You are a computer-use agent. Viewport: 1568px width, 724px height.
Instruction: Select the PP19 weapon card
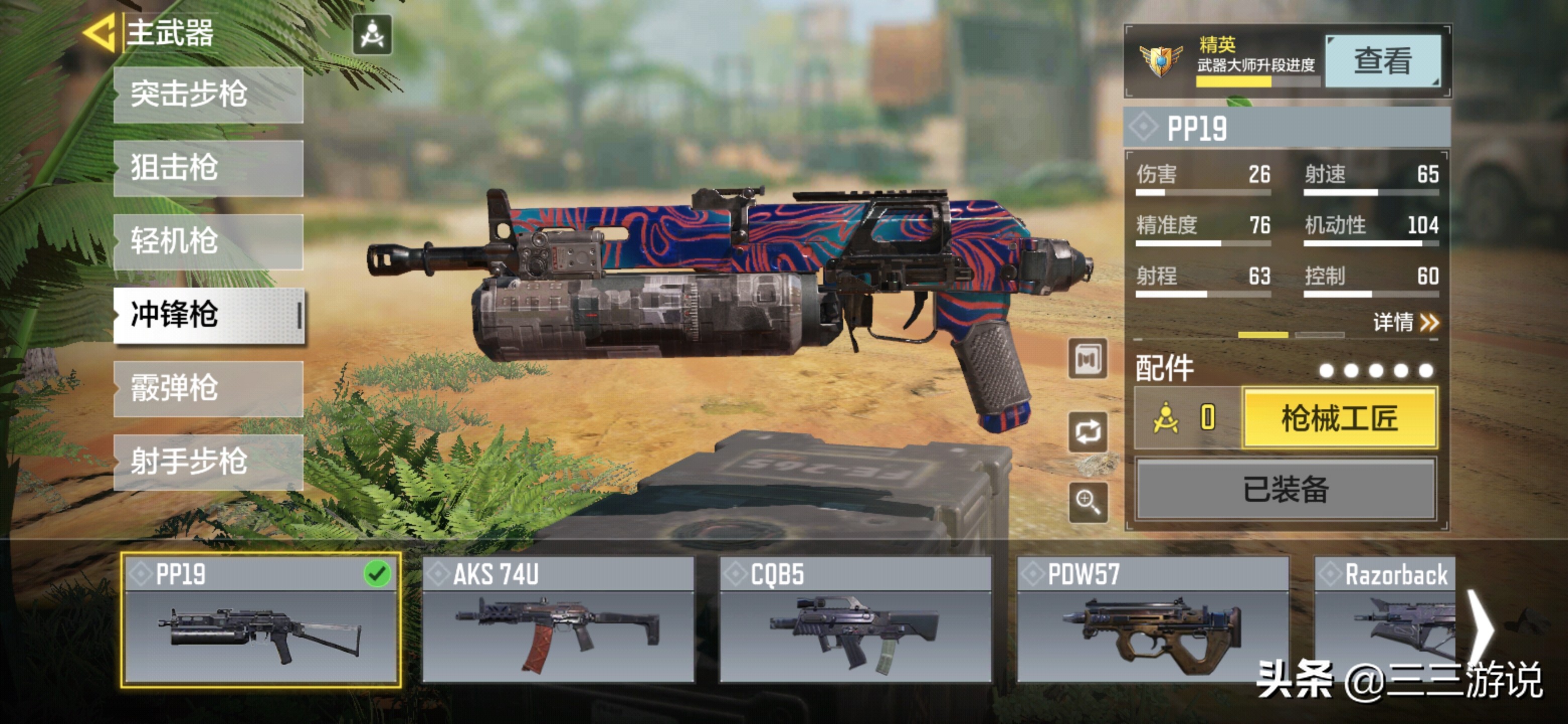click(x=260, y=620)
